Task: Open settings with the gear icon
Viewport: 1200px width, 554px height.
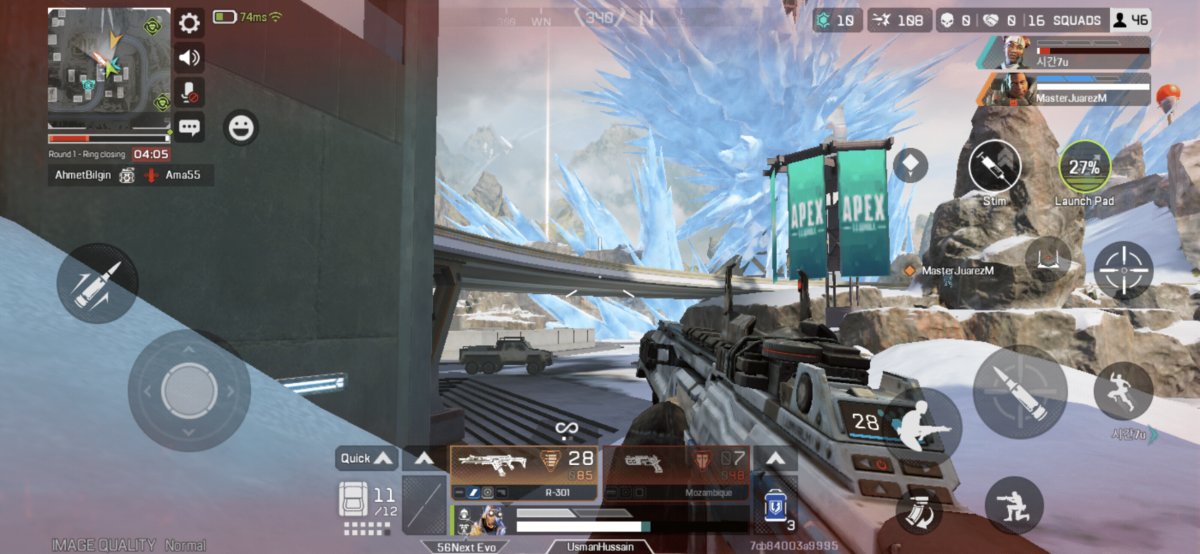Action: 189,23
